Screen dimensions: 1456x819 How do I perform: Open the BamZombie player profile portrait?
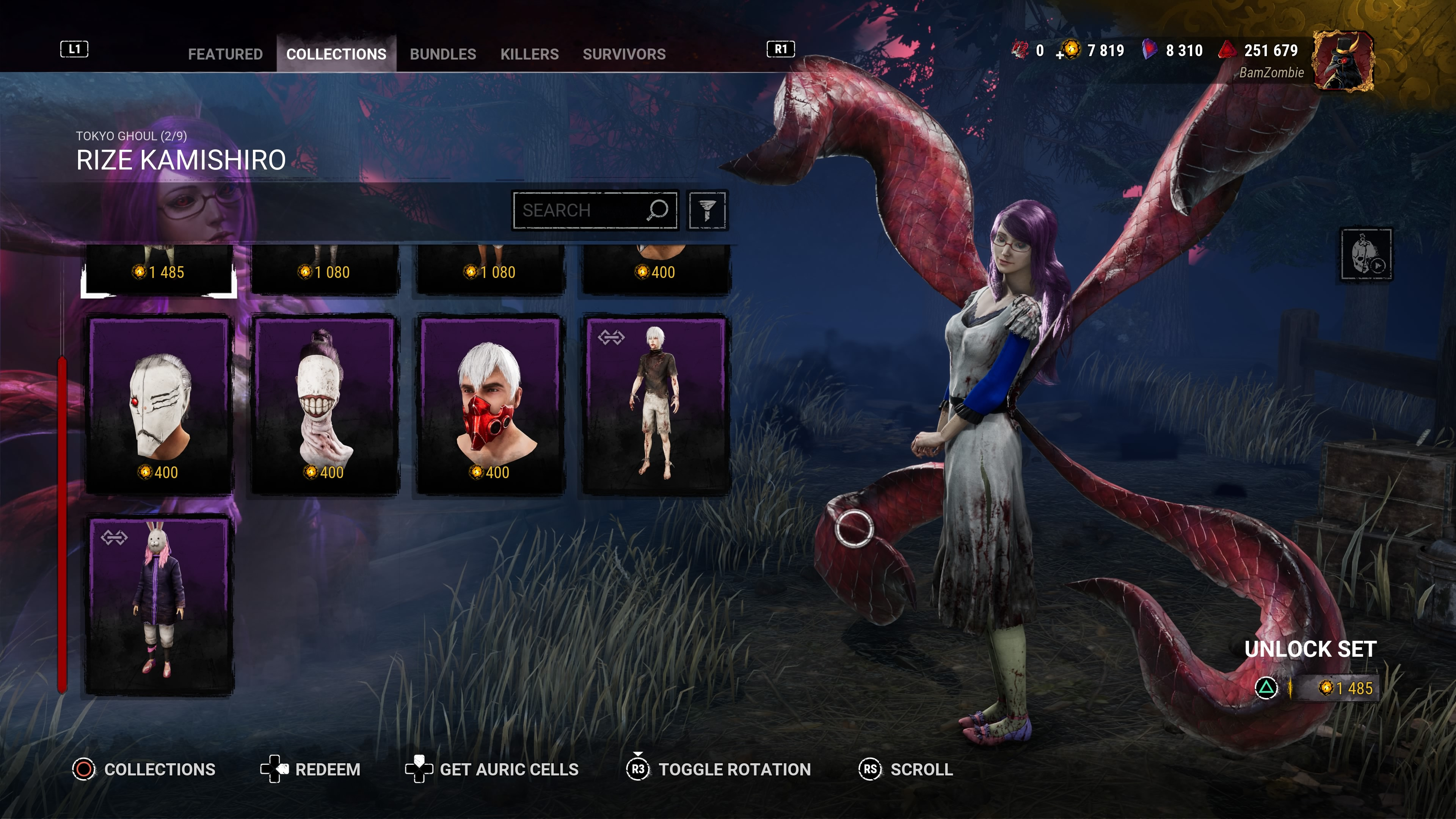[x=1342, y=61]
